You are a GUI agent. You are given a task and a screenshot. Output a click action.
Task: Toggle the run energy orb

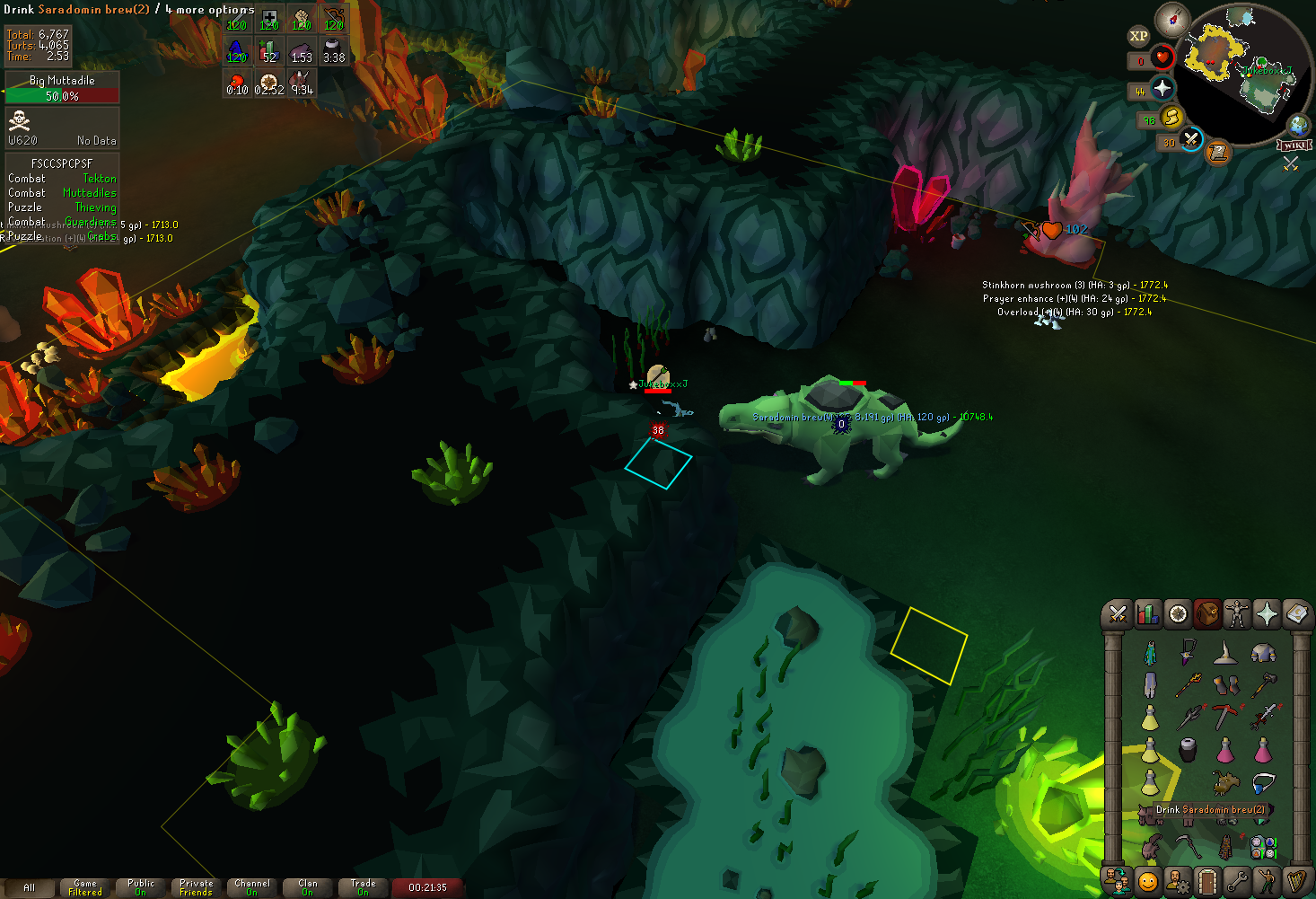(x=1171, y=117)
